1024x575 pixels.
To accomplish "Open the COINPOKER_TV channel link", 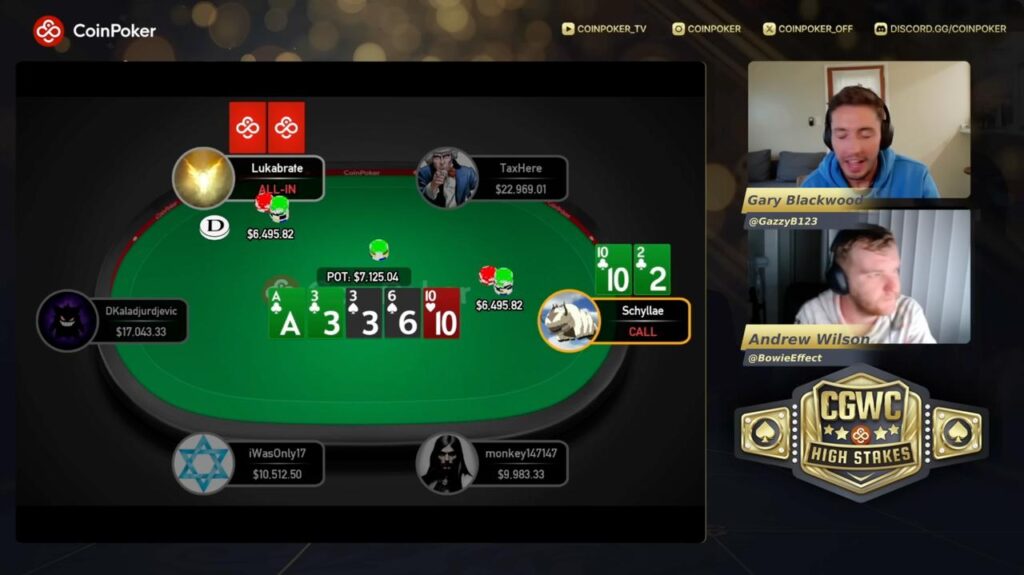I will 604,29.
